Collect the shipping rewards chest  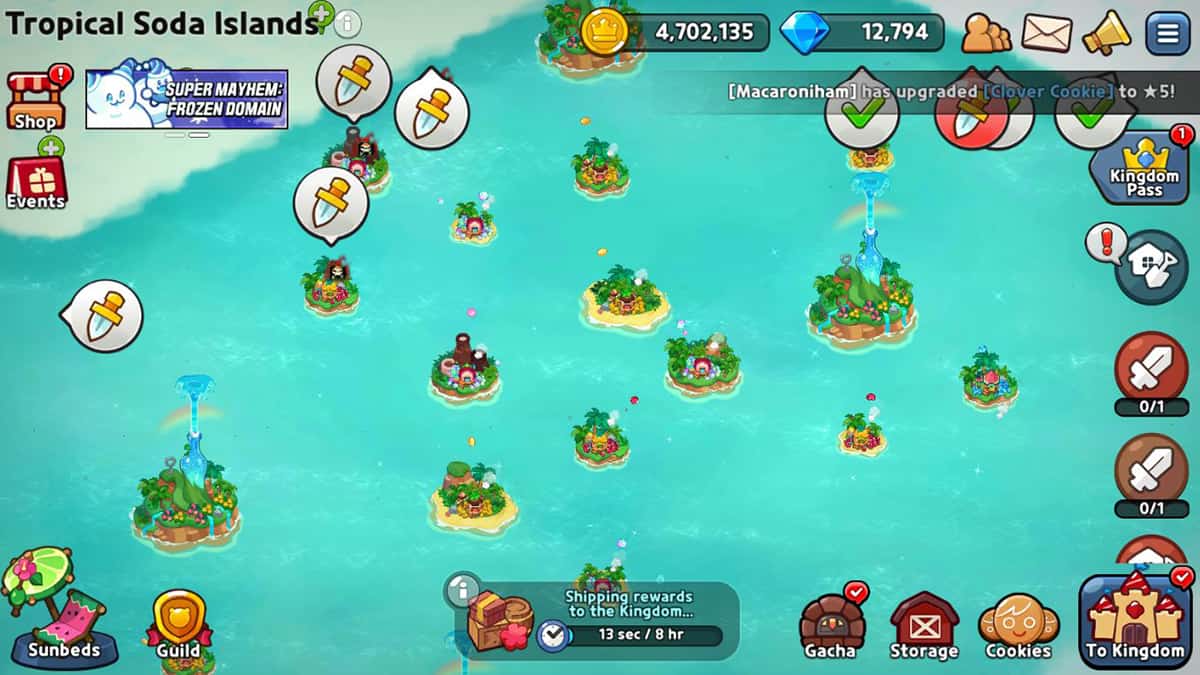[x=499, y=620]
